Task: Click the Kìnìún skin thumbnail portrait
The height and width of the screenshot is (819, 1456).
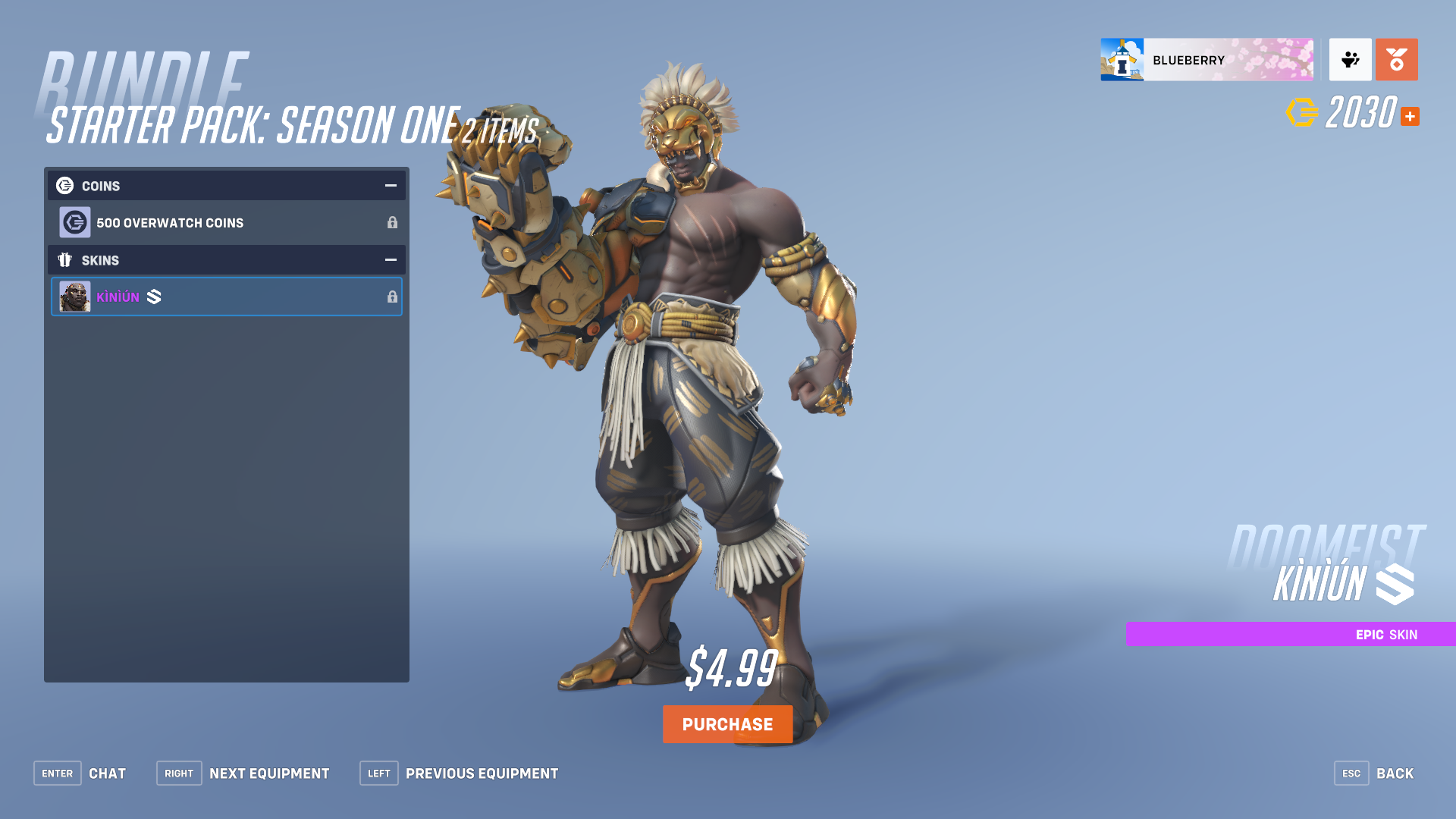Action: 75,297
